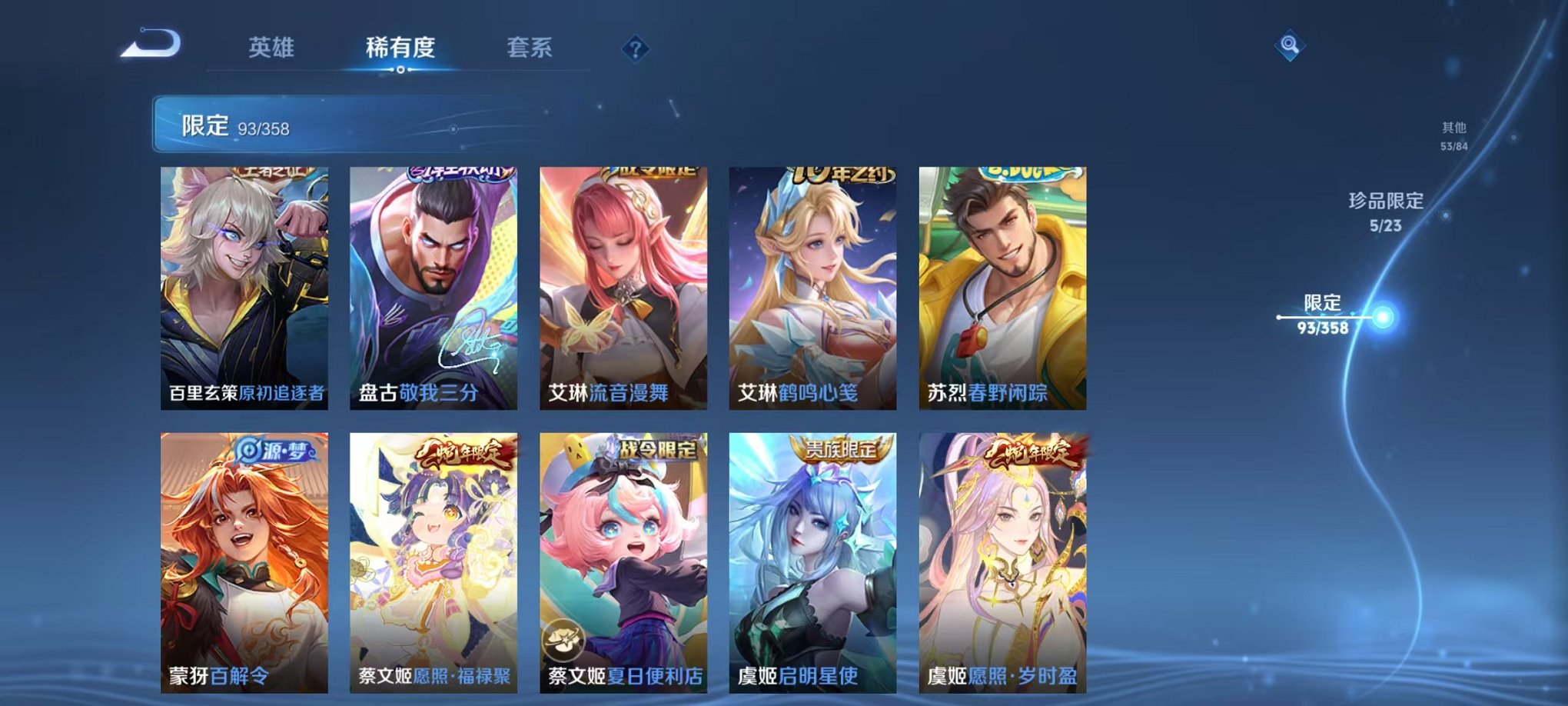The height and width of the screenshot is (706, 1568).
Task: Select the 稀有度 tab
Action: [x=398, y=46]
